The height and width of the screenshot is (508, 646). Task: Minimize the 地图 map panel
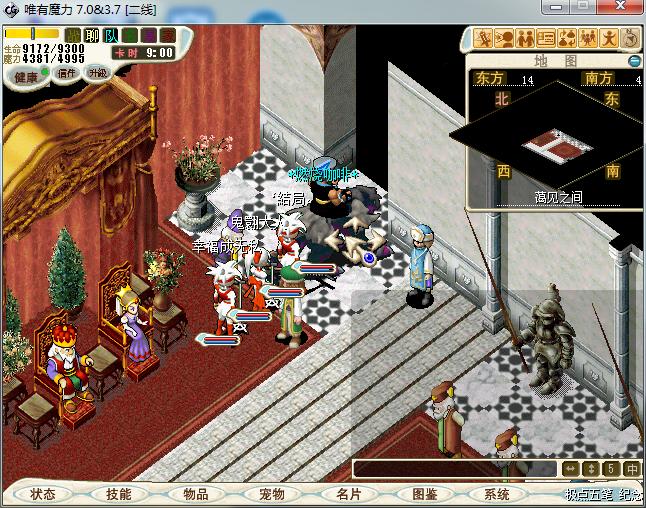(633, 61)
